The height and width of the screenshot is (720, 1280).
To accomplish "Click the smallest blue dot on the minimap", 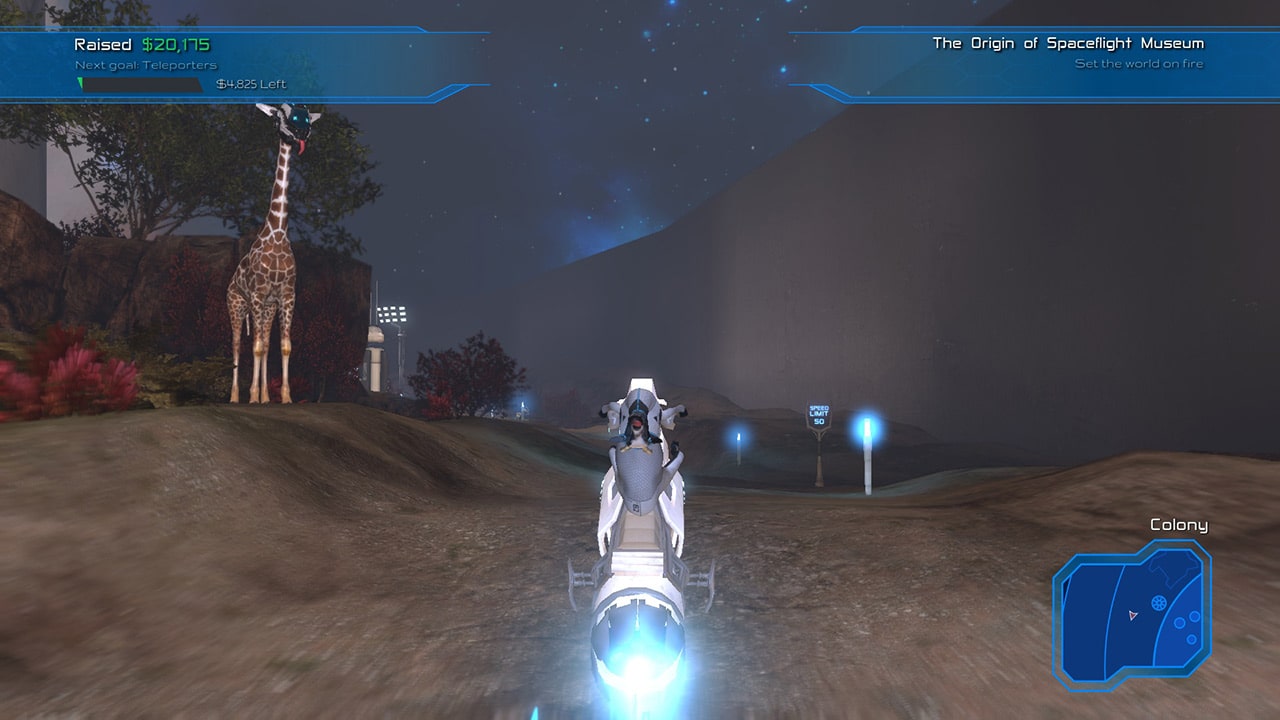I will (x=1191, y=639).
